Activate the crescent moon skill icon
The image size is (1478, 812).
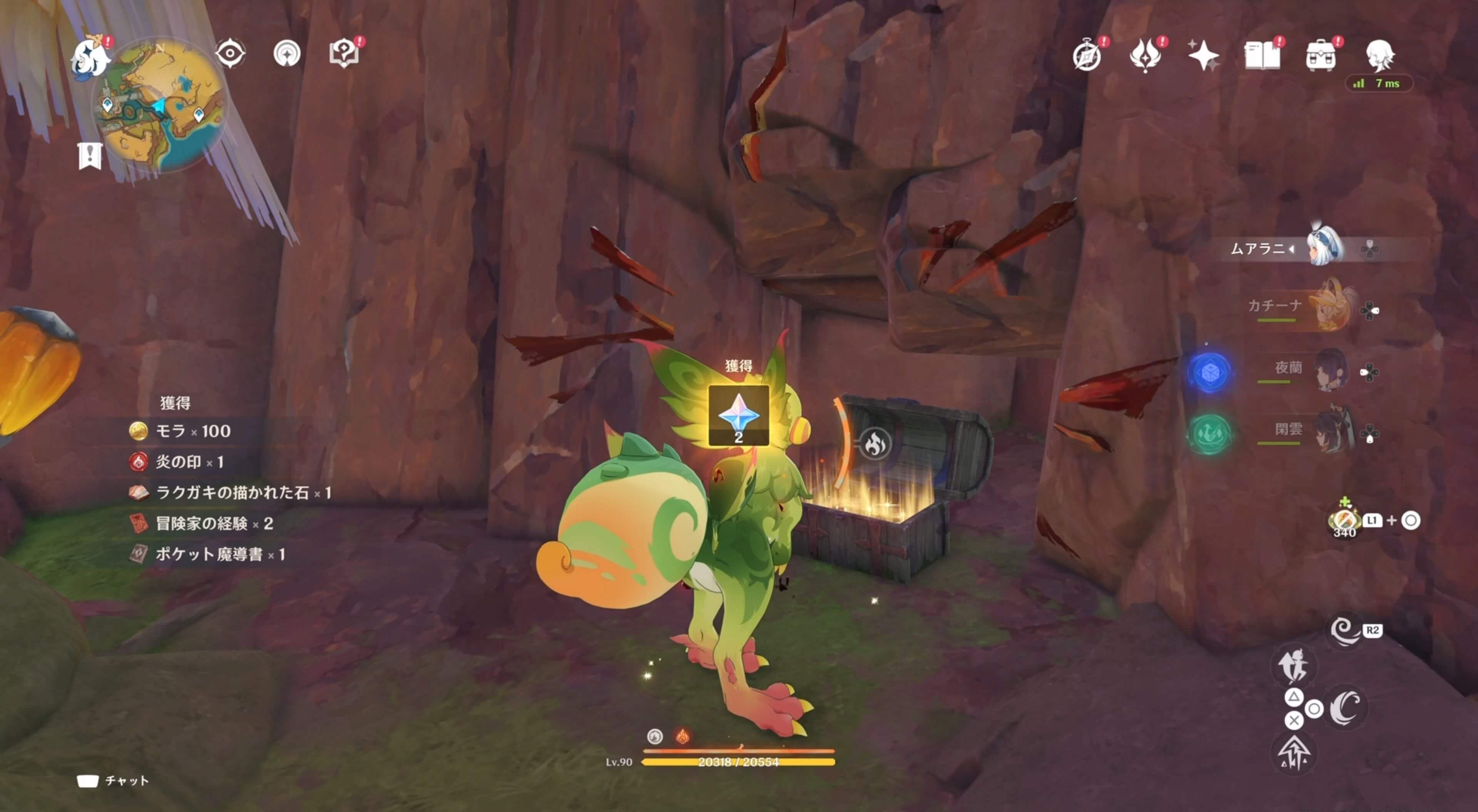coord(1346,708)
